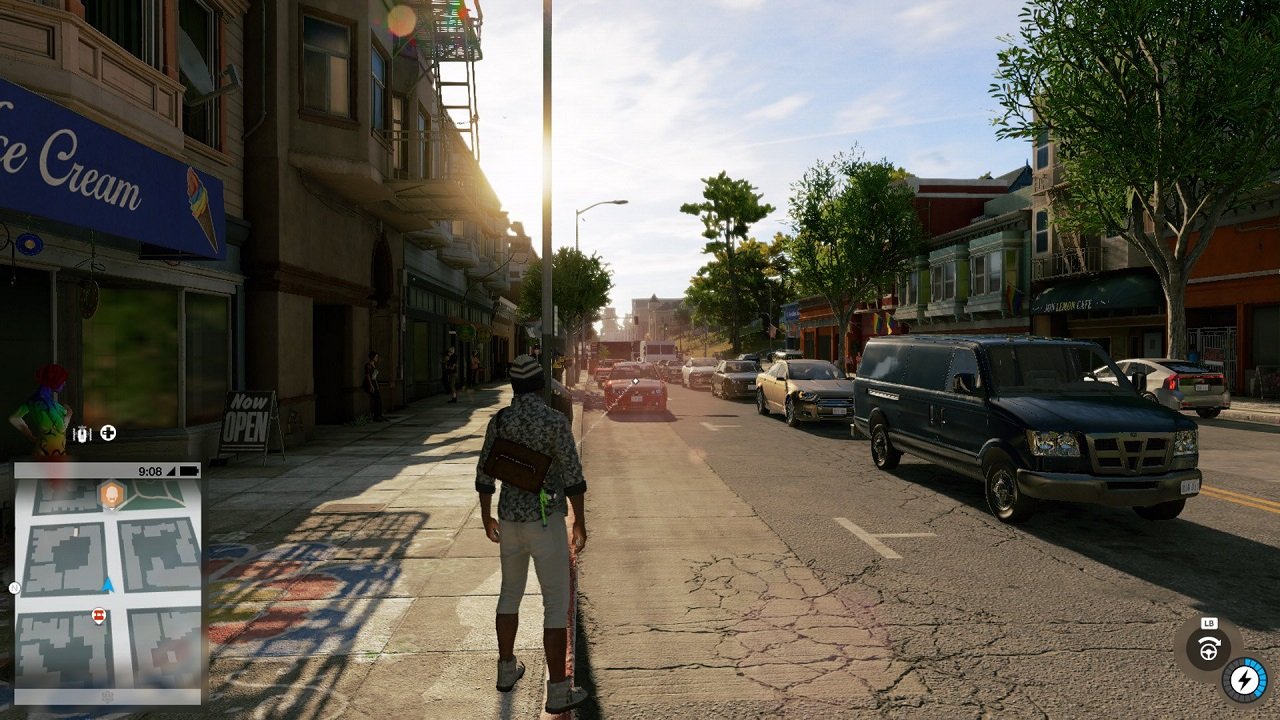Screen dimensions: 1280x720
Task: Click the signal strength icon next to the clock
Action: tap(172, 472)
